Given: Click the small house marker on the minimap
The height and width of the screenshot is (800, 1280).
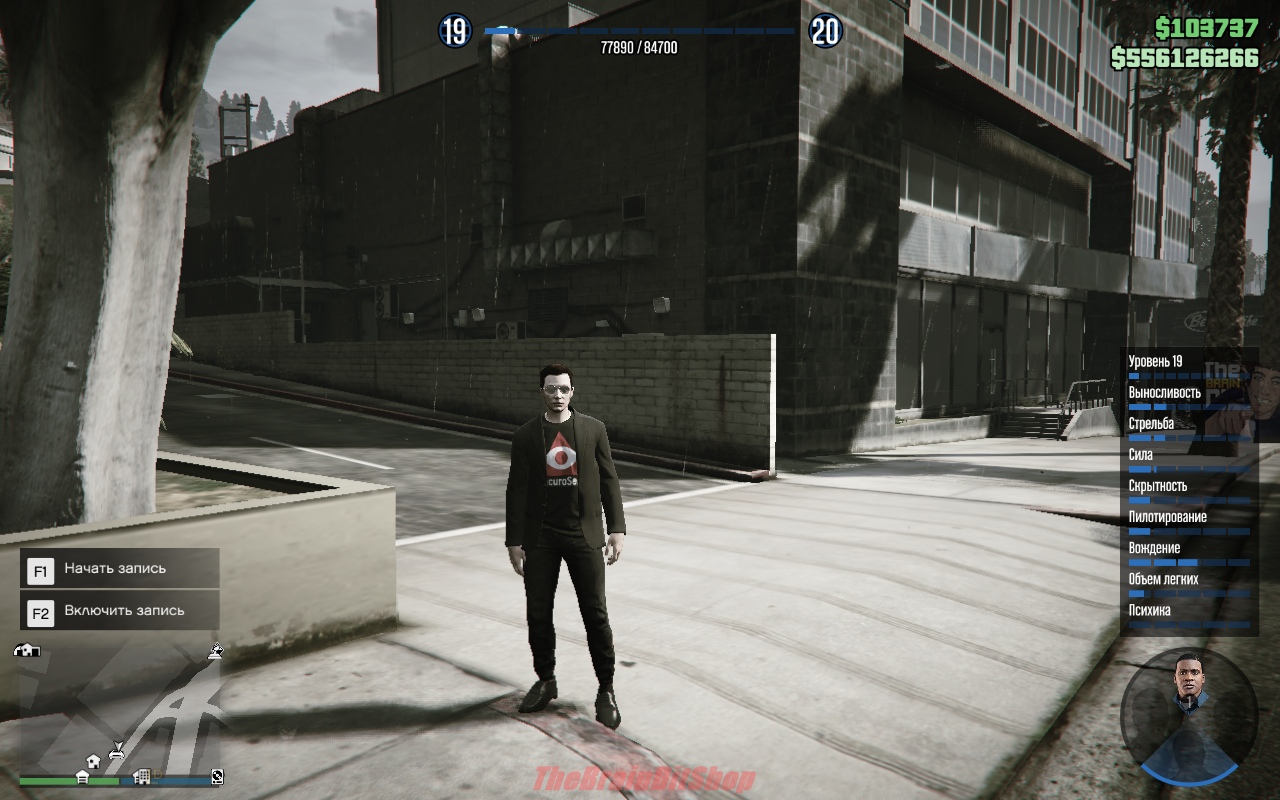Looking at the screenshot, I should [92, 761].
